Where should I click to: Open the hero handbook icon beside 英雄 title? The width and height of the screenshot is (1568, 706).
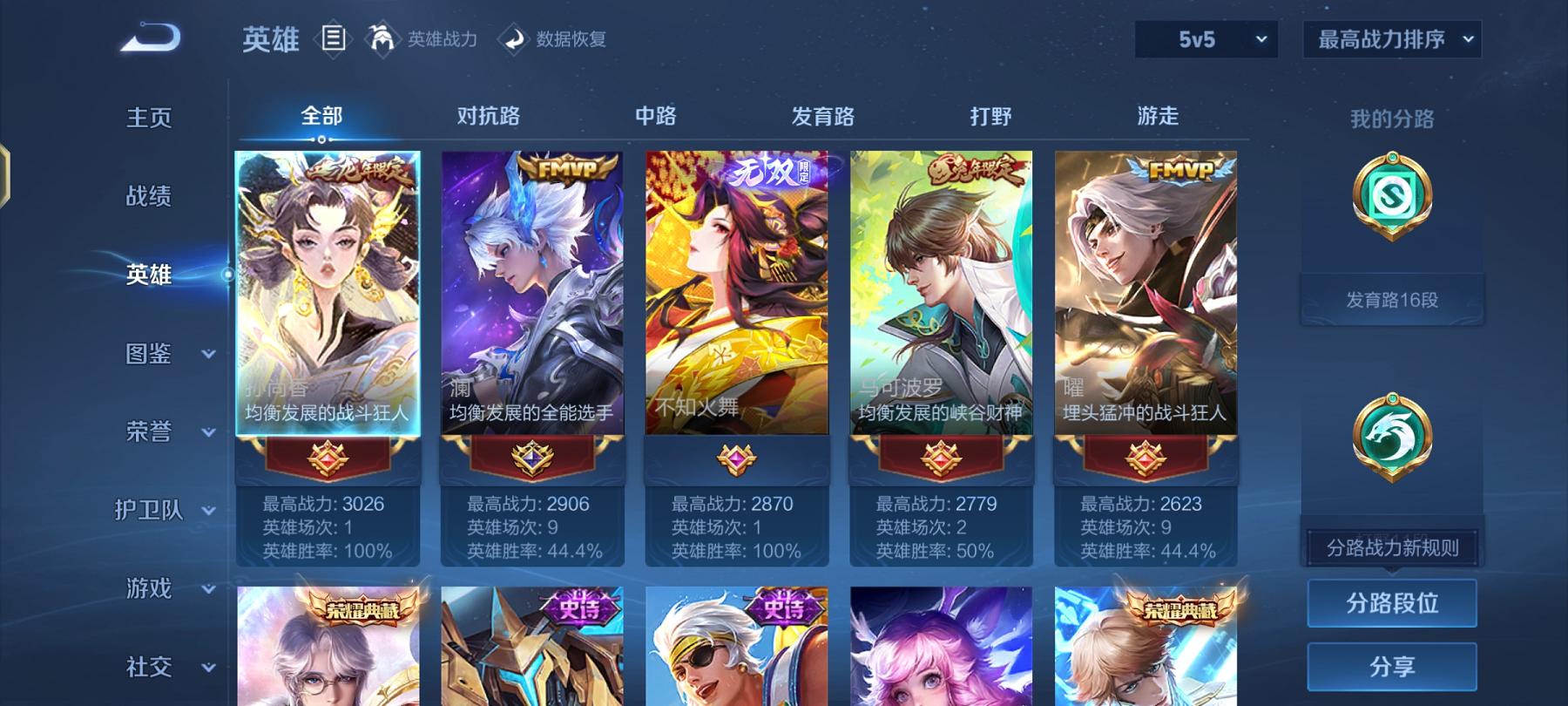[335, 38]
